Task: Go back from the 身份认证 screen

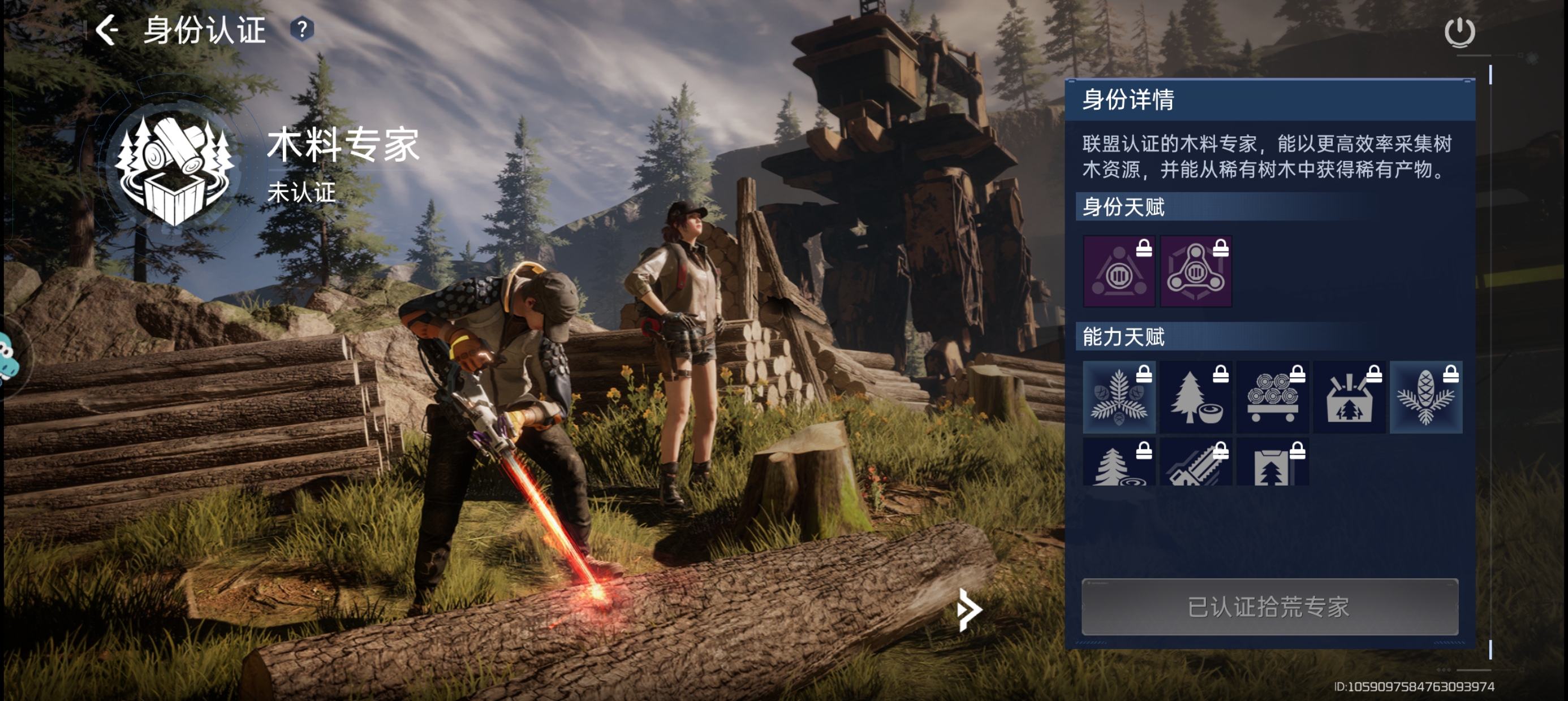Action: 107,30
